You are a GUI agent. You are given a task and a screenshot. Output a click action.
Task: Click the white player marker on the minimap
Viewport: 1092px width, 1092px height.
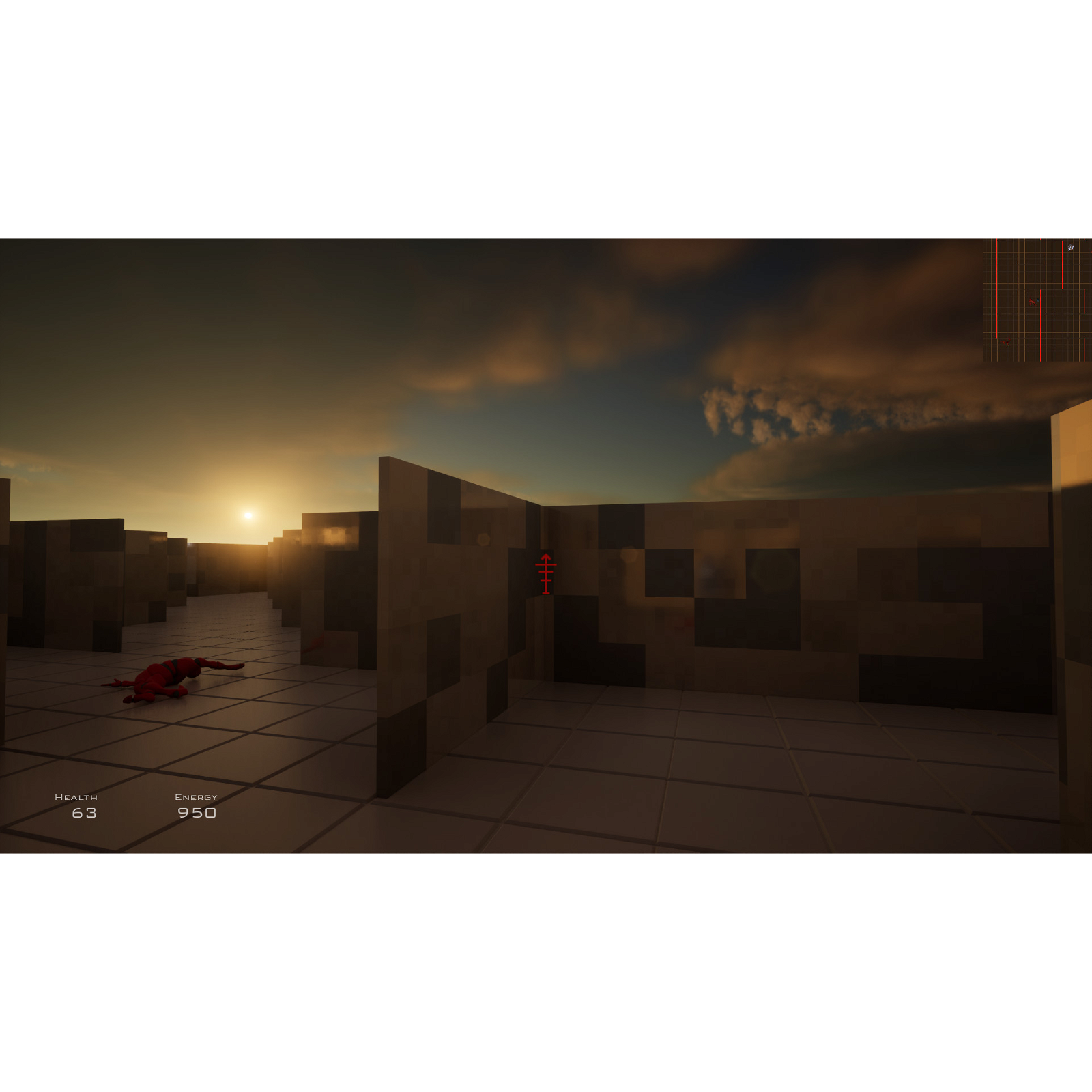point(1070,248)
